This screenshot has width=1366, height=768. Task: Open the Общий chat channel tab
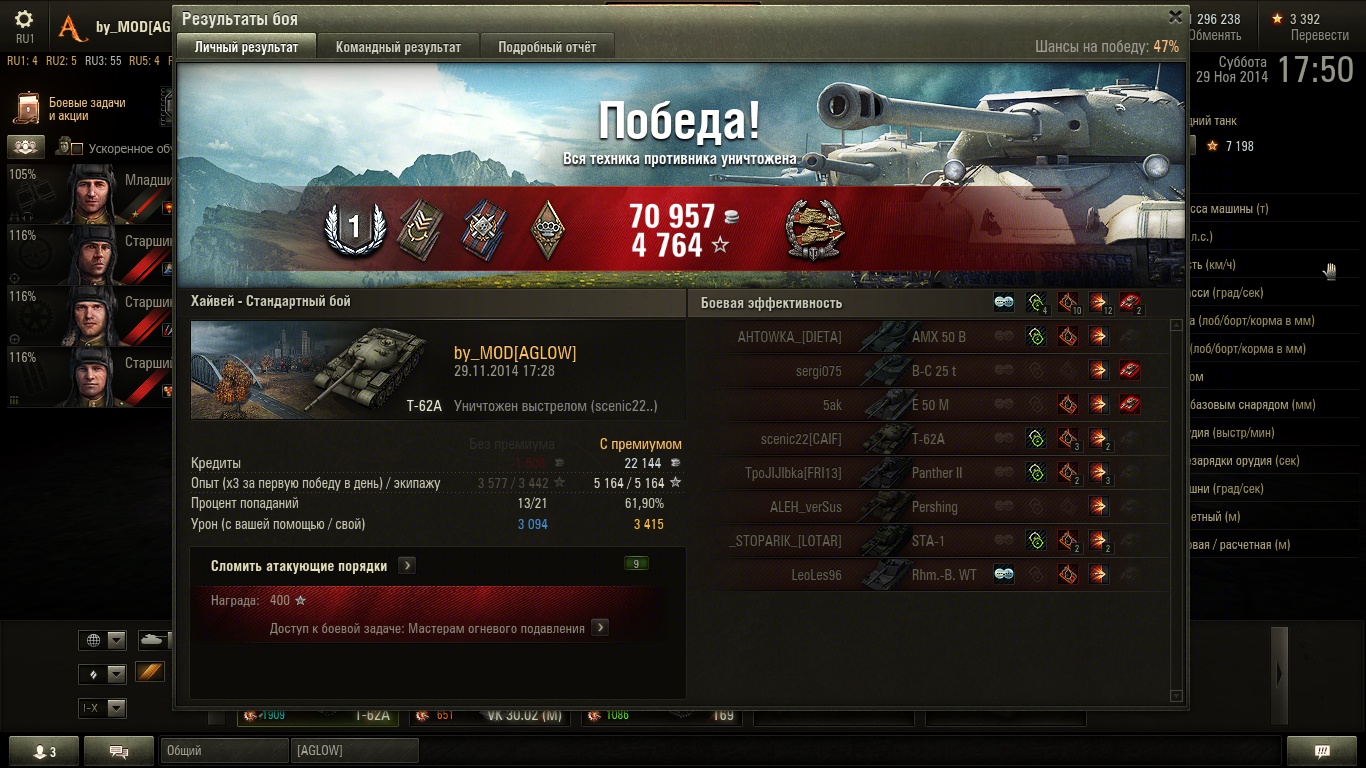(x=224, y=750)
